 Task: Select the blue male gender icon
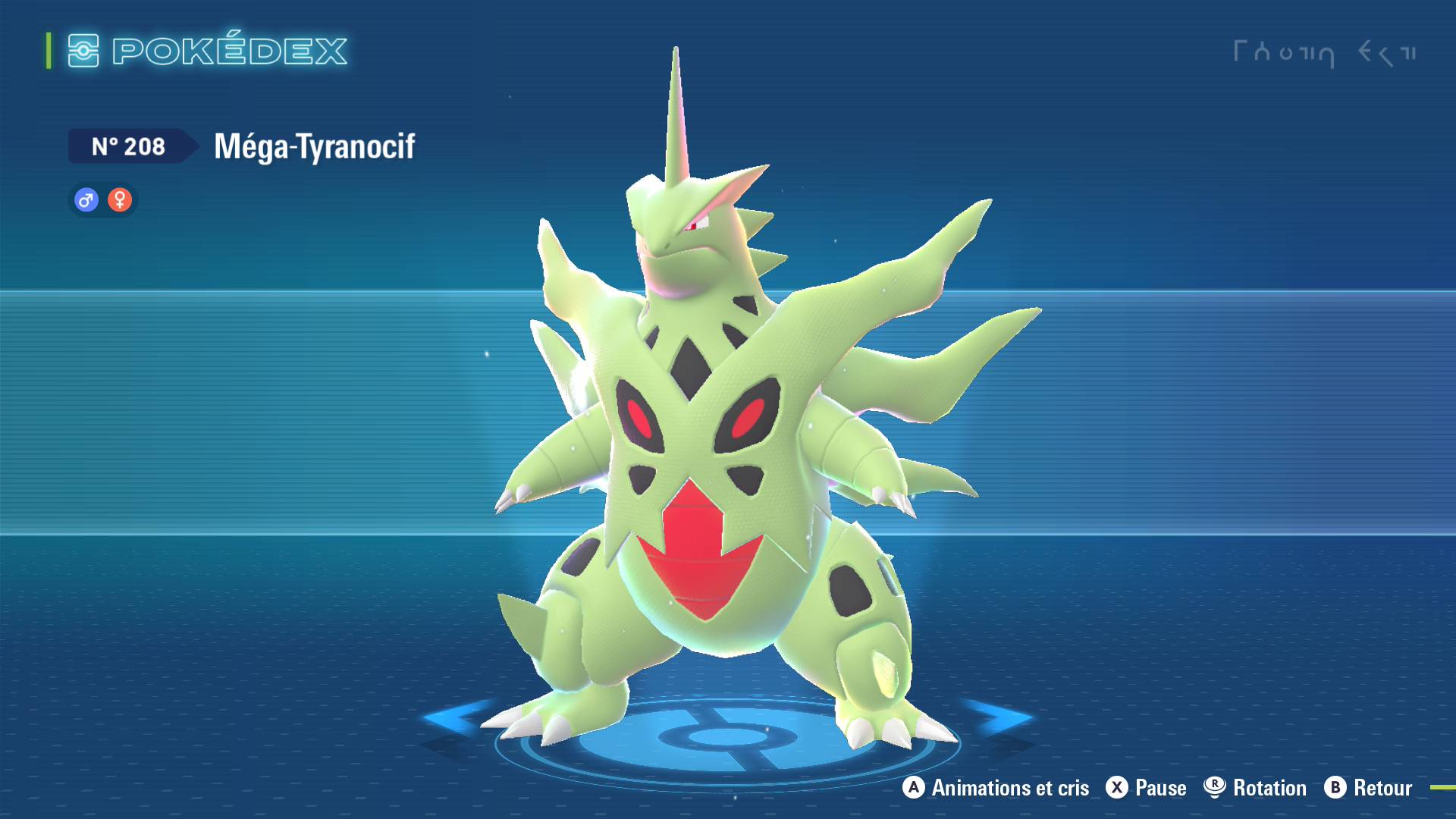click(86, 200)
